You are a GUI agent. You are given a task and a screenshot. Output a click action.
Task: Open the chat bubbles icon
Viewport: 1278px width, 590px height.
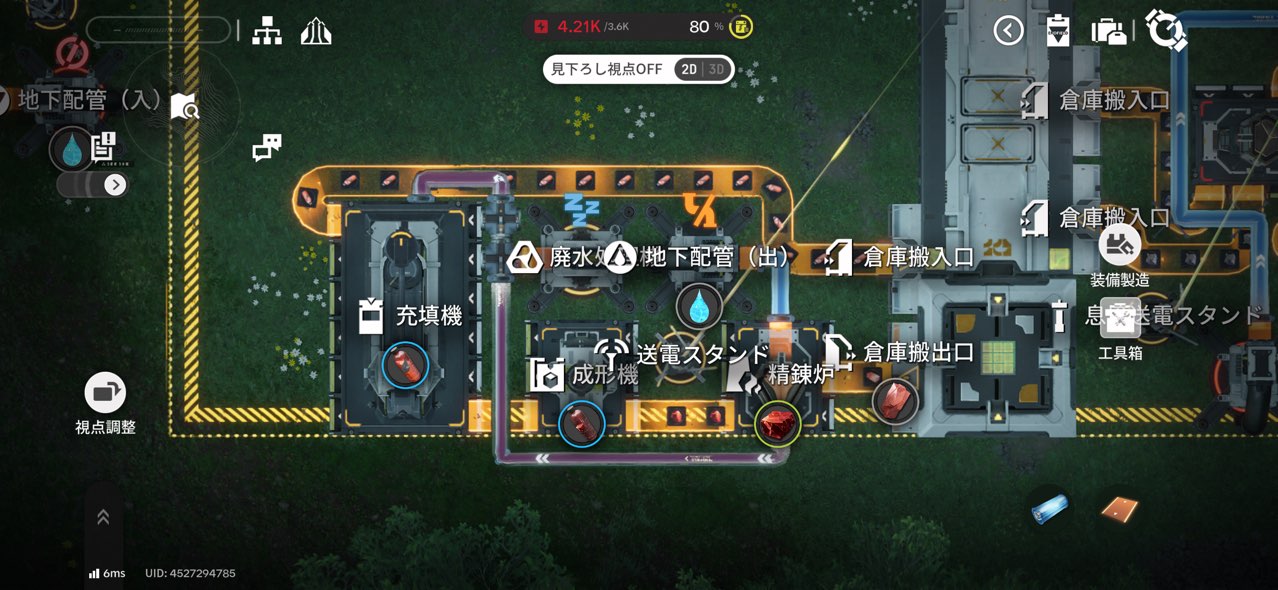(267, 148)
